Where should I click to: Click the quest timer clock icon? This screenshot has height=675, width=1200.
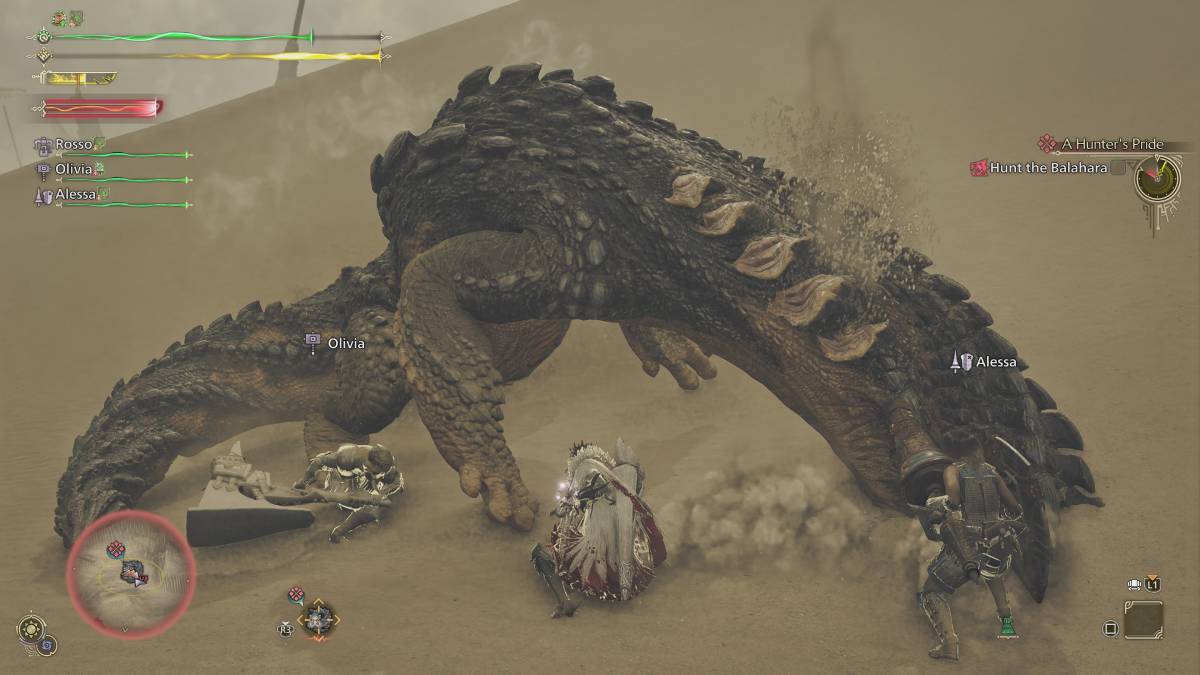pyautogui.click(x=1157, y=179)
